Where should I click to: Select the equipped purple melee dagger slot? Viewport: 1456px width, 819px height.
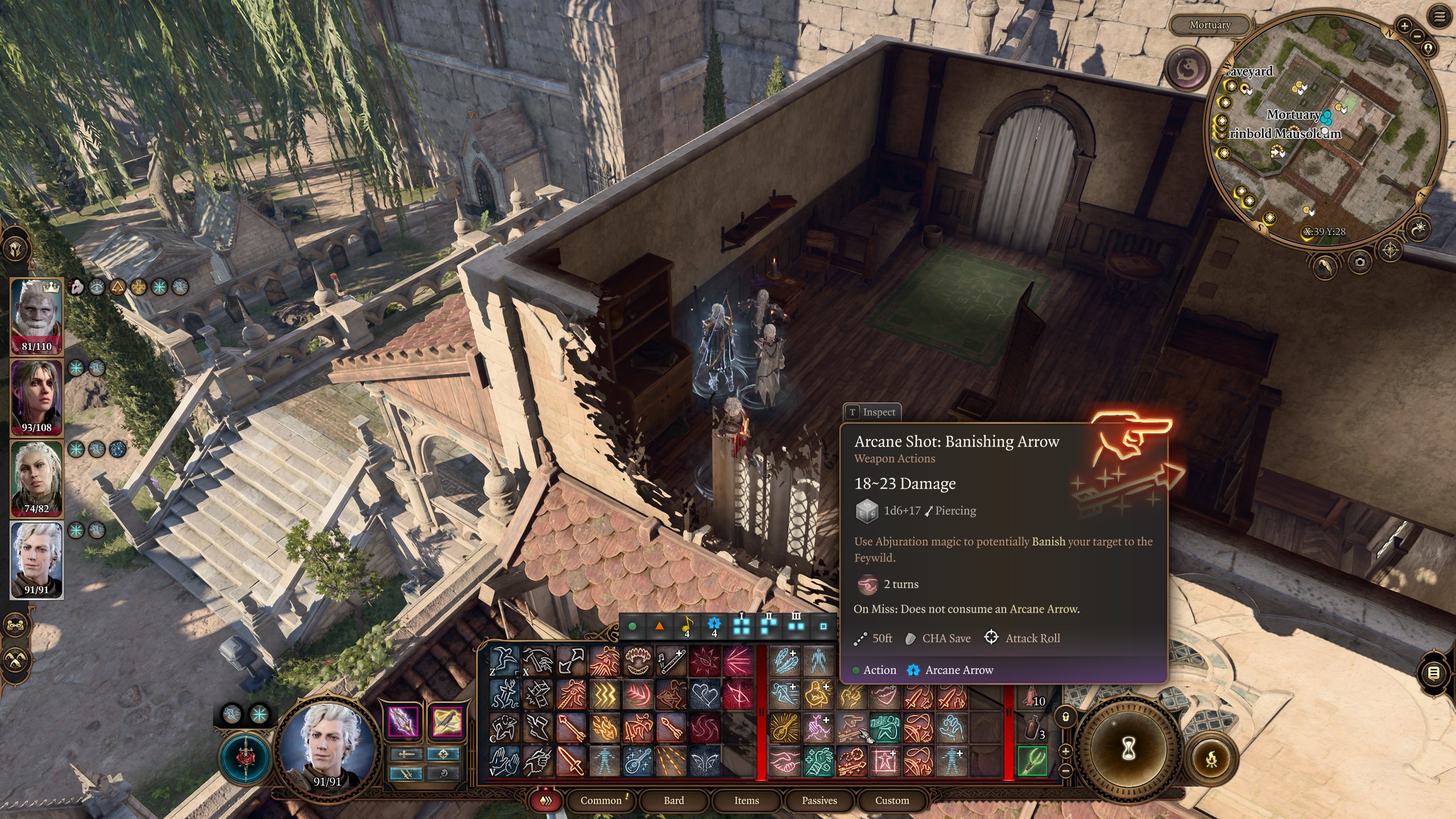[x=403, y=722]
